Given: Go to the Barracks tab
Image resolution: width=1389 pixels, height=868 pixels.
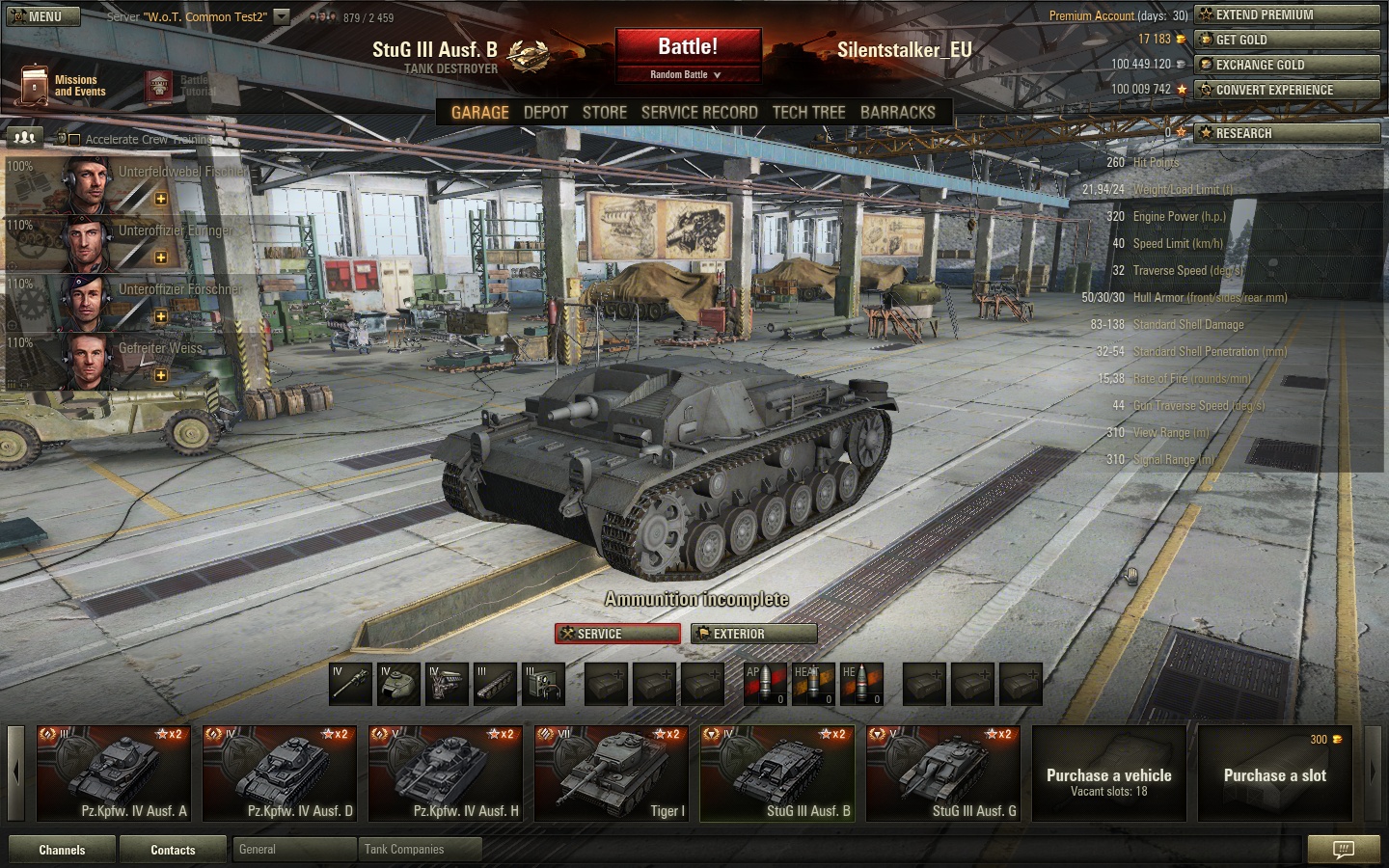Looking at the screenshot, I should (x=897, y=113).
